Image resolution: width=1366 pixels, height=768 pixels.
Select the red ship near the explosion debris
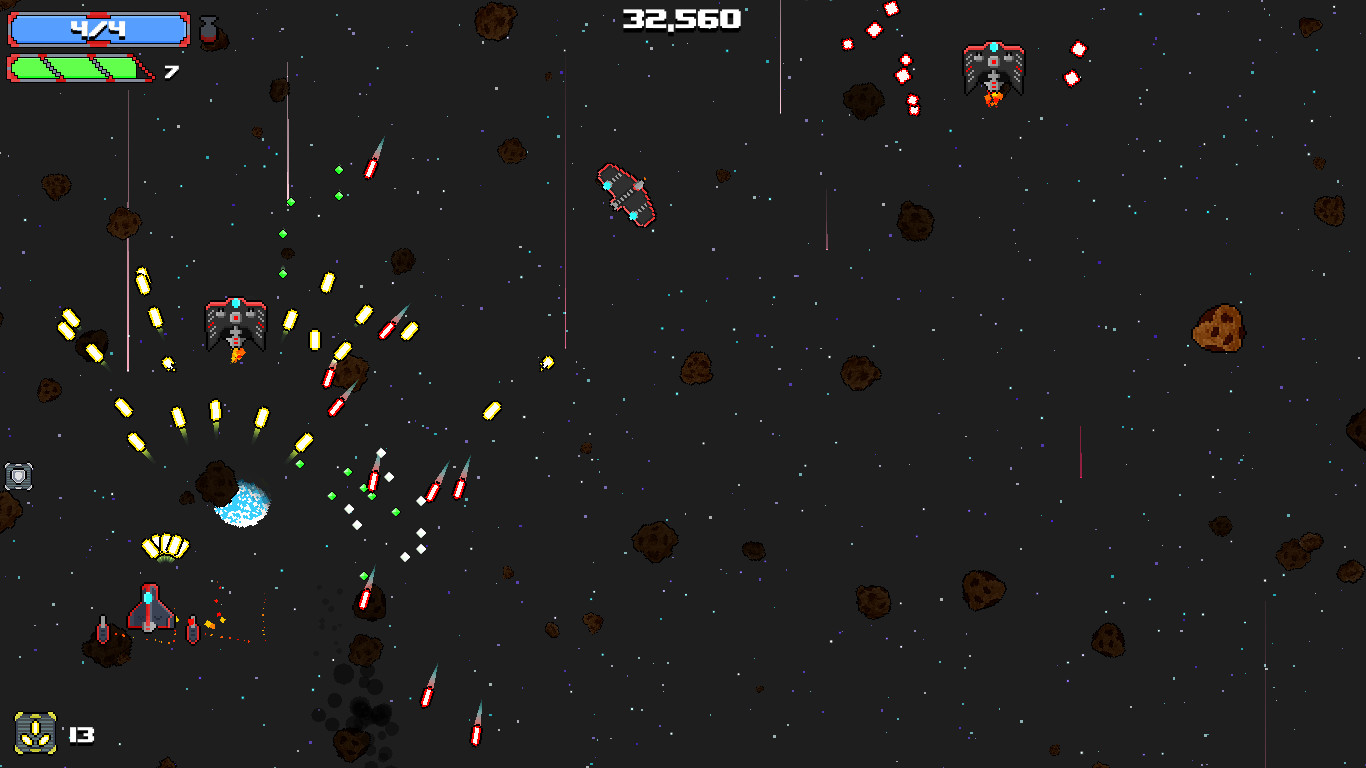point(148,607)
